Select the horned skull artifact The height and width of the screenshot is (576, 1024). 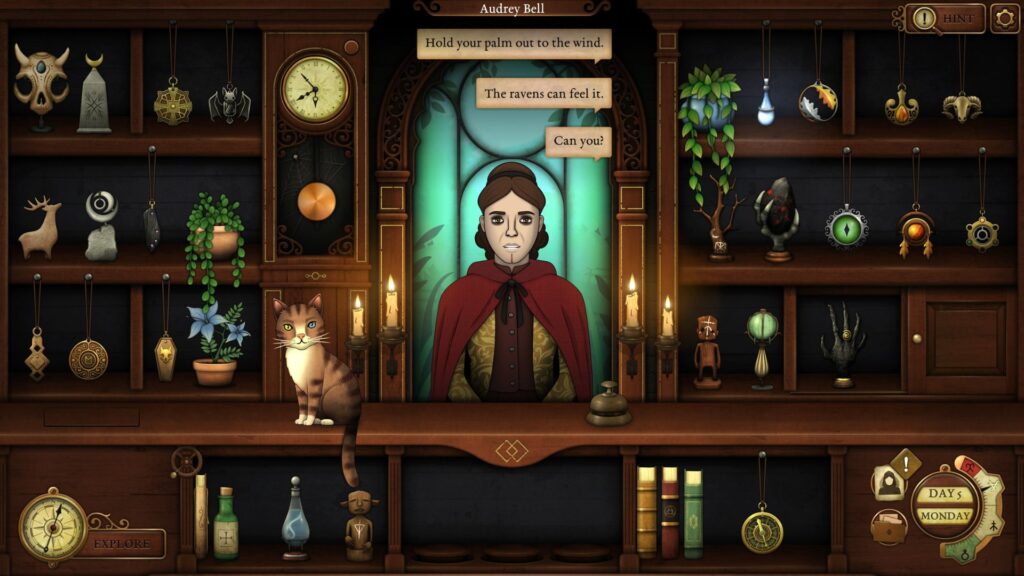[x=41, y=83]
